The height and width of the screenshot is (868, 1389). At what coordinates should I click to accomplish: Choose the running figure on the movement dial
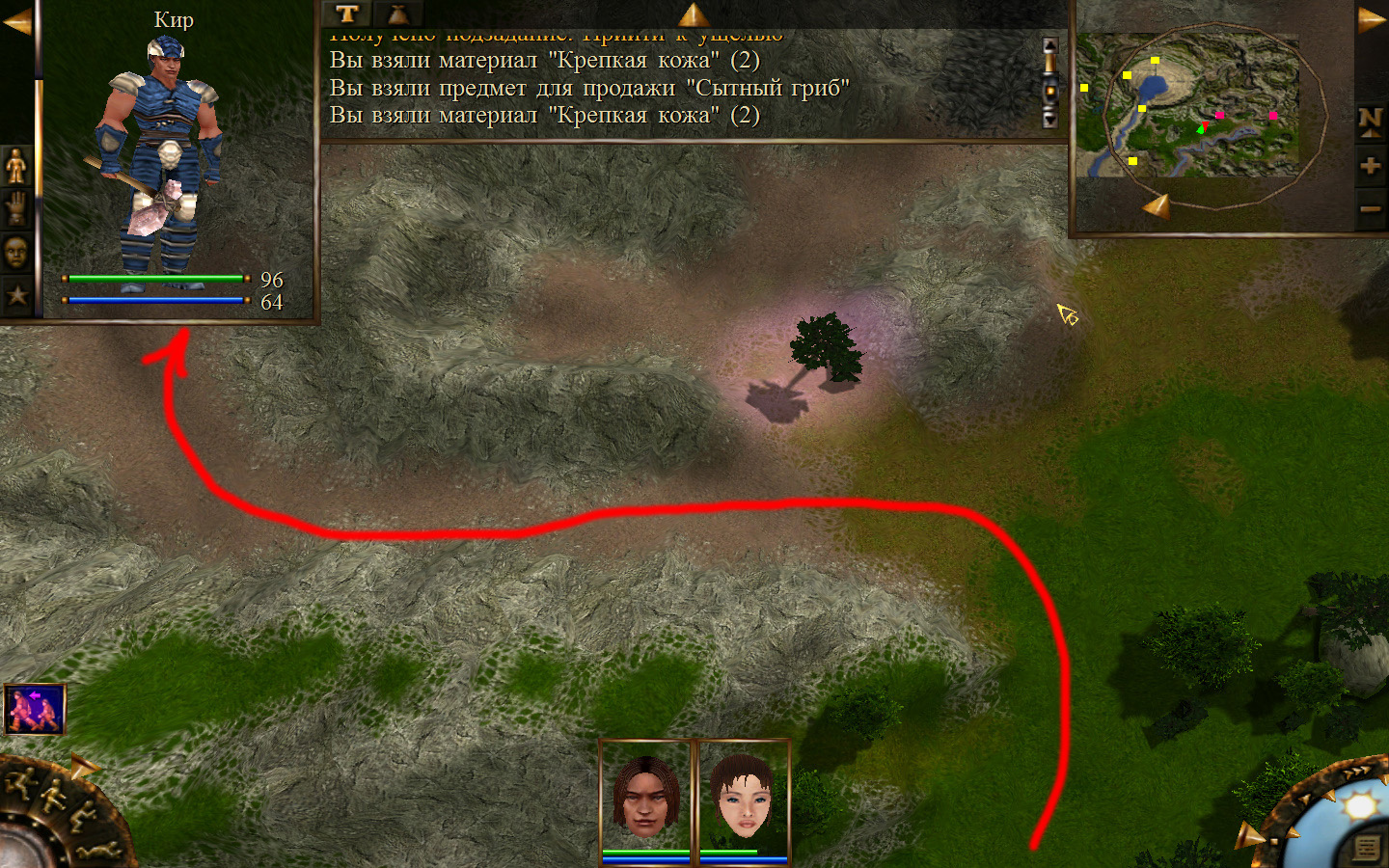tap(19, 783)
